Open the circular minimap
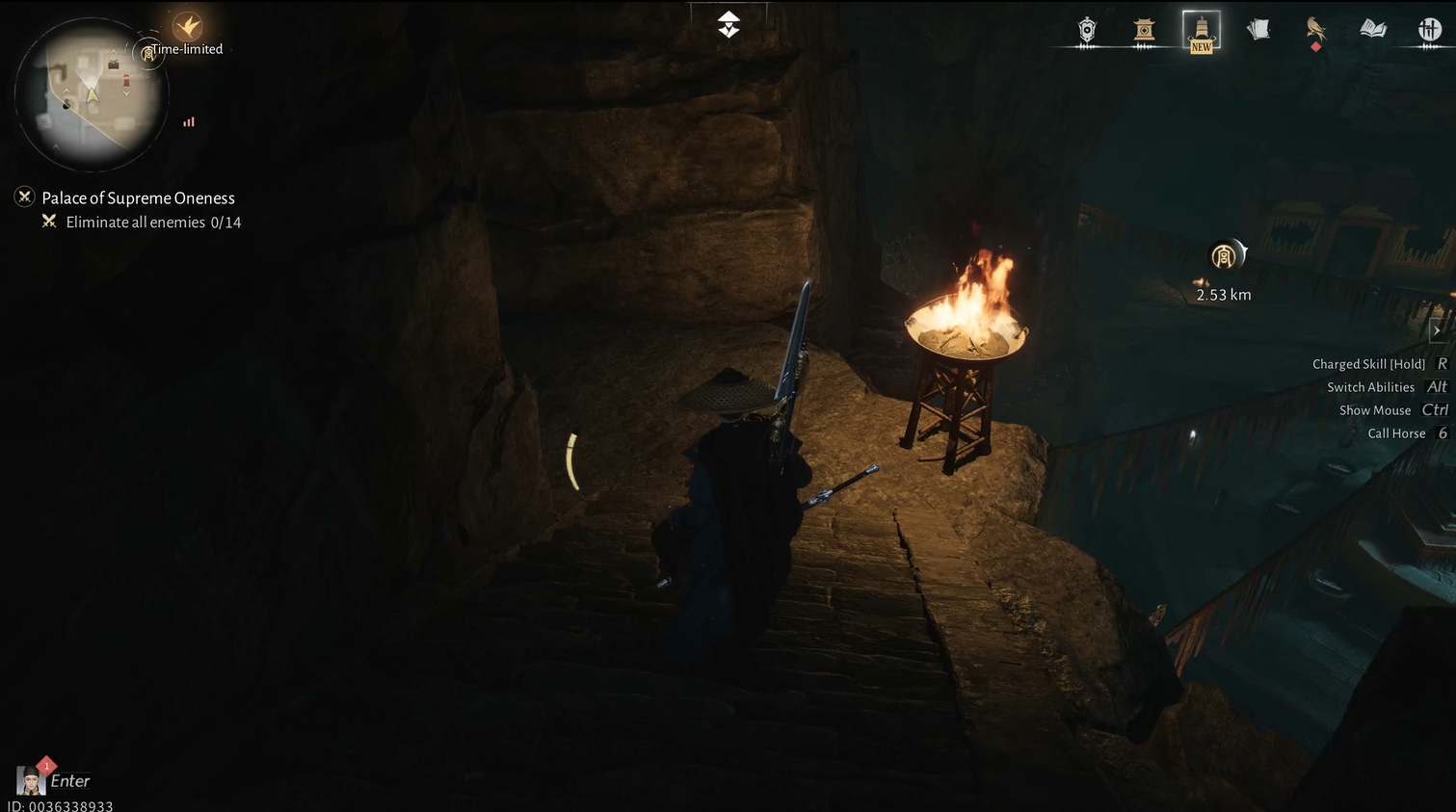The height and width of the screenshot is (812, 1456). tap(91, 95)
